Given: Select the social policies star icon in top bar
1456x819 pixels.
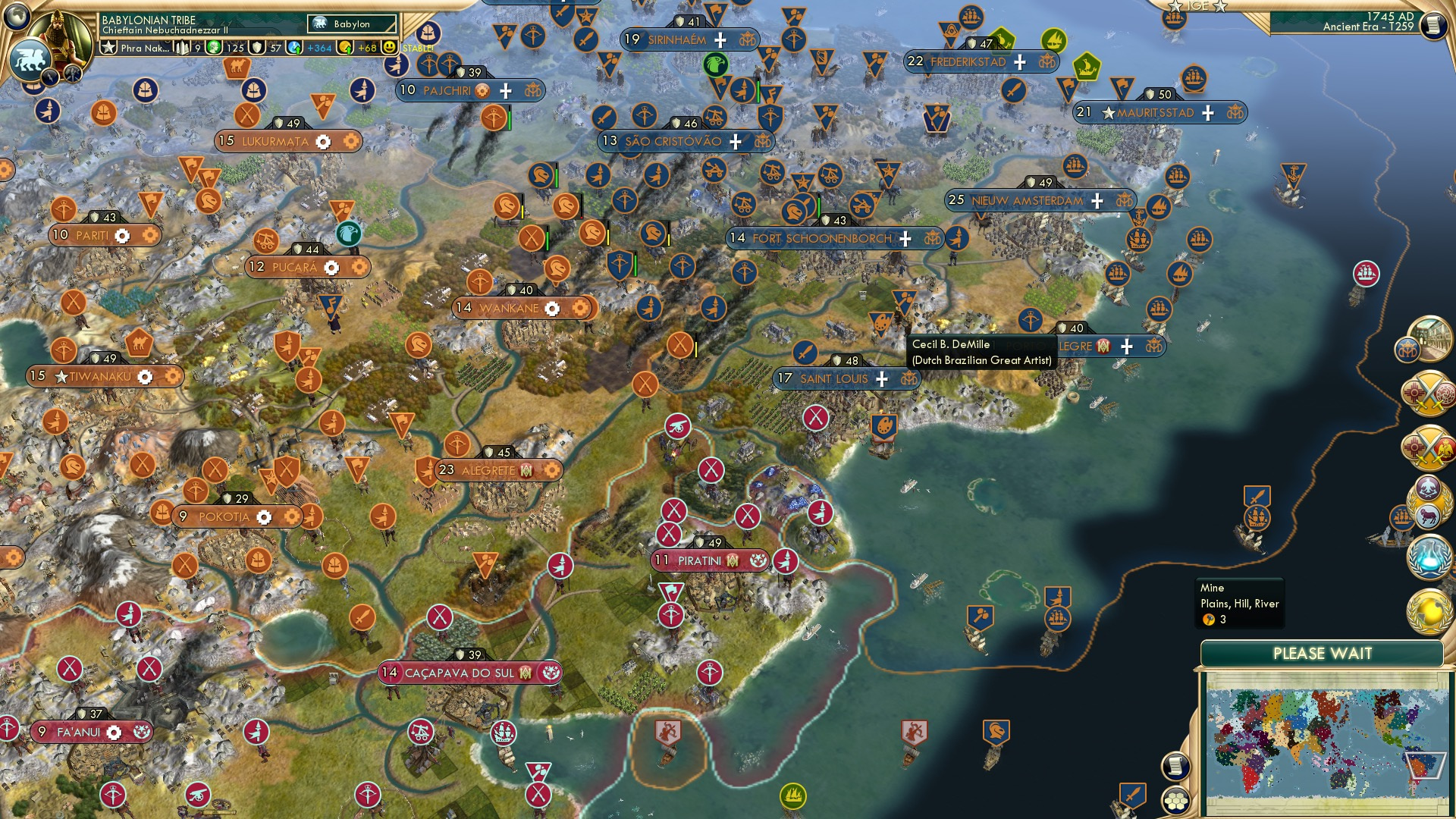Looking at the screenshot, I should click(x=108, y=47).
